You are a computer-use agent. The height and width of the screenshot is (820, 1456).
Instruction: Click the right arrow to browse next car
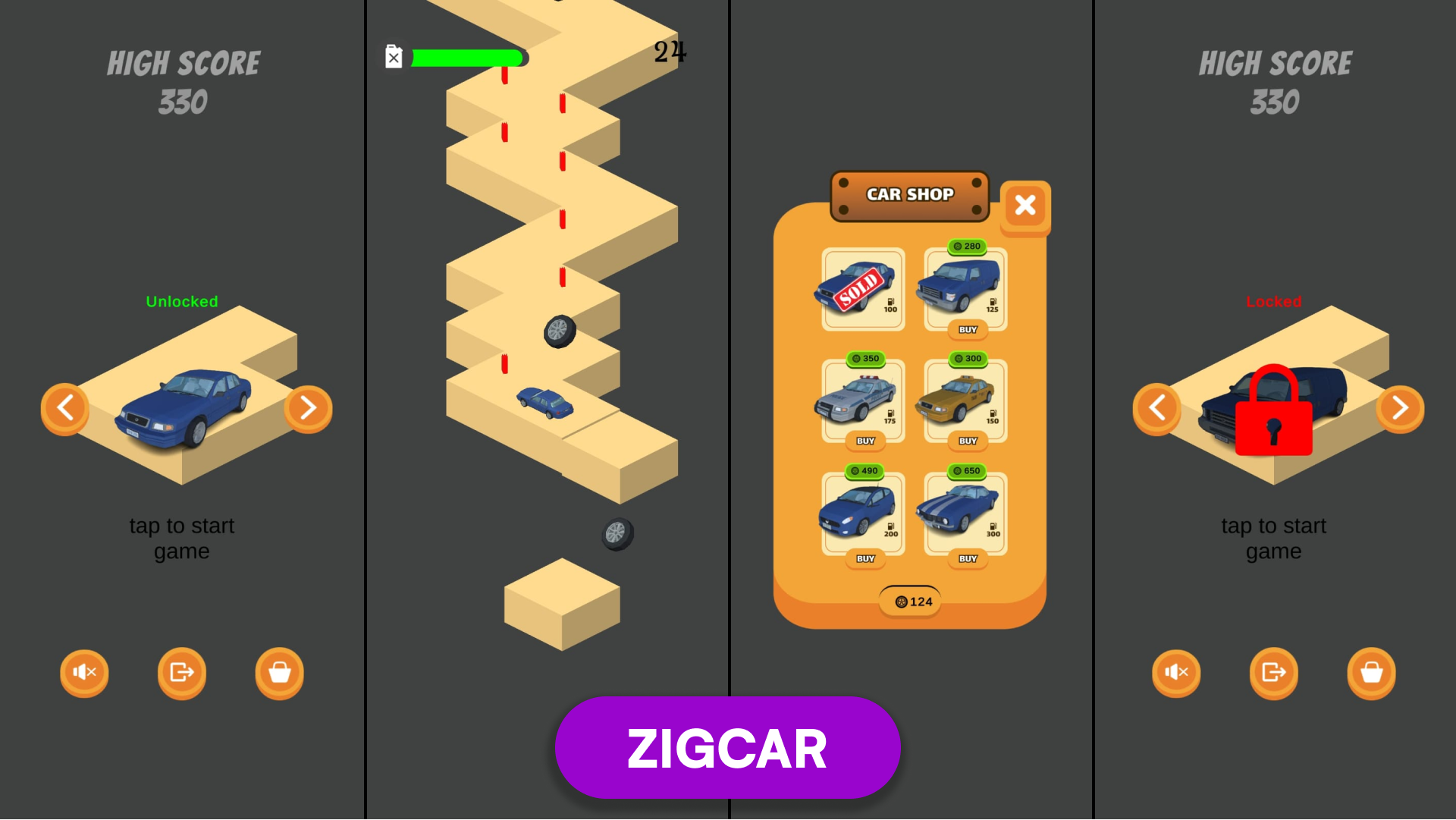point(308,408)
